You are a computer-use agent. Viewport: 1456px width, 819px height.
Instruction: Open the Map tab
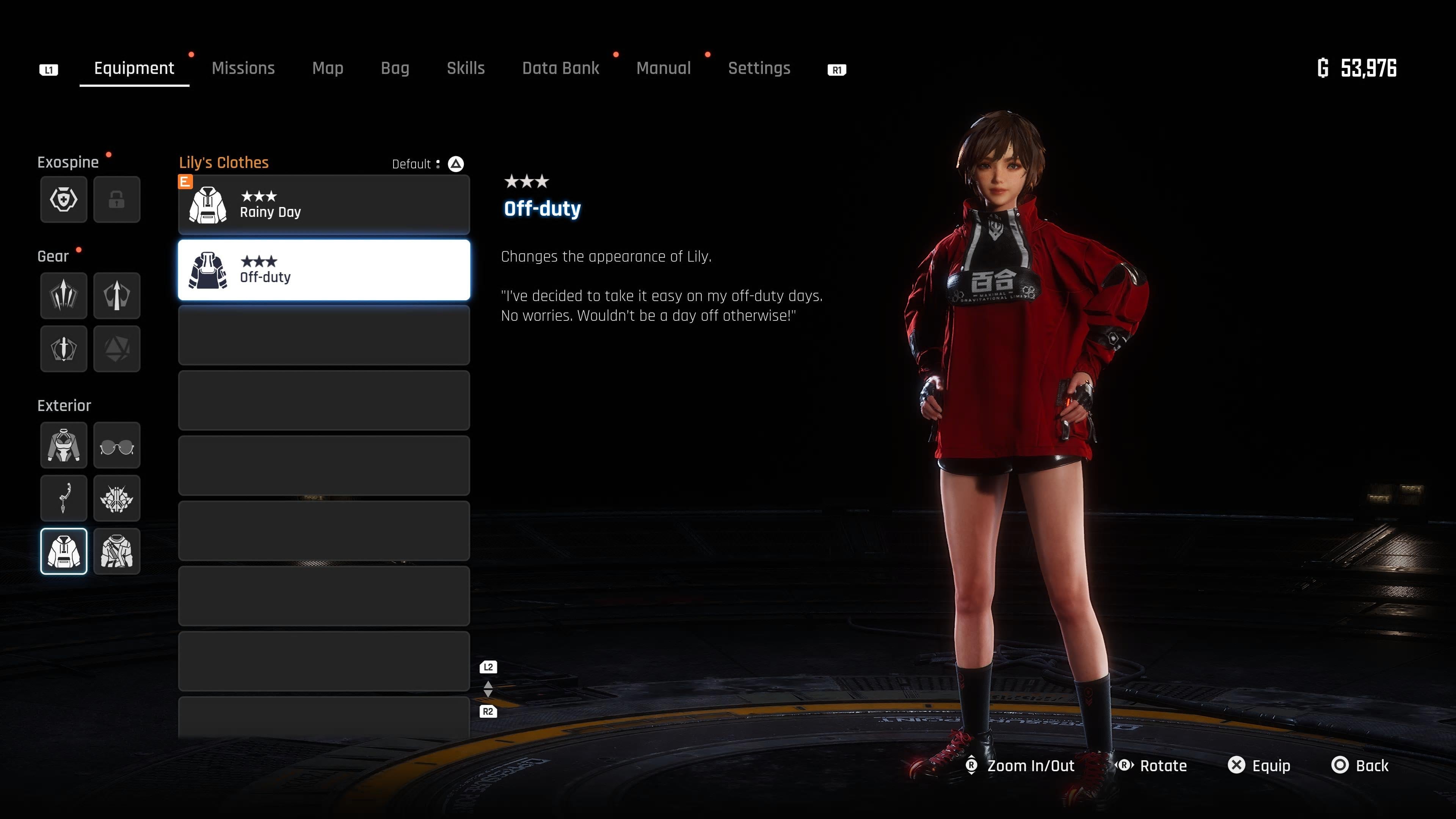[x=328, y=68]
